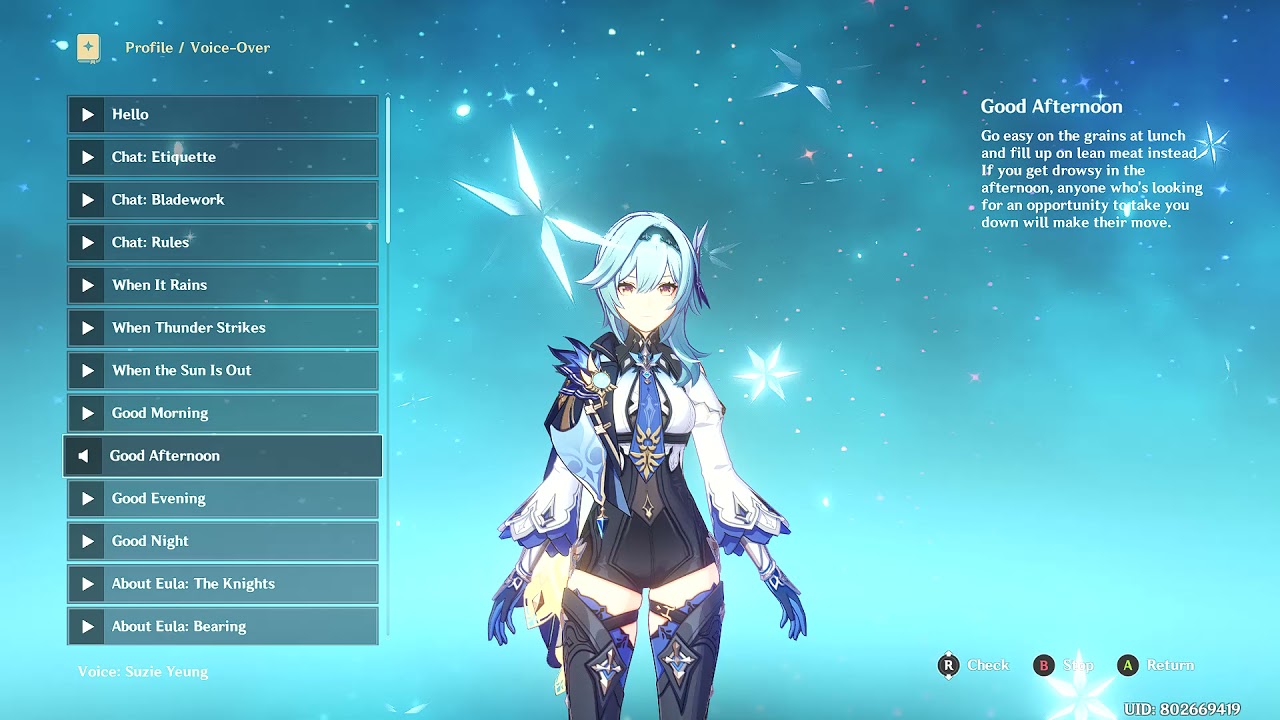The height and width of the screenshot is (720, 1280).
Task: Choose the Good Morning voice line
Action: tap(222, 413)
